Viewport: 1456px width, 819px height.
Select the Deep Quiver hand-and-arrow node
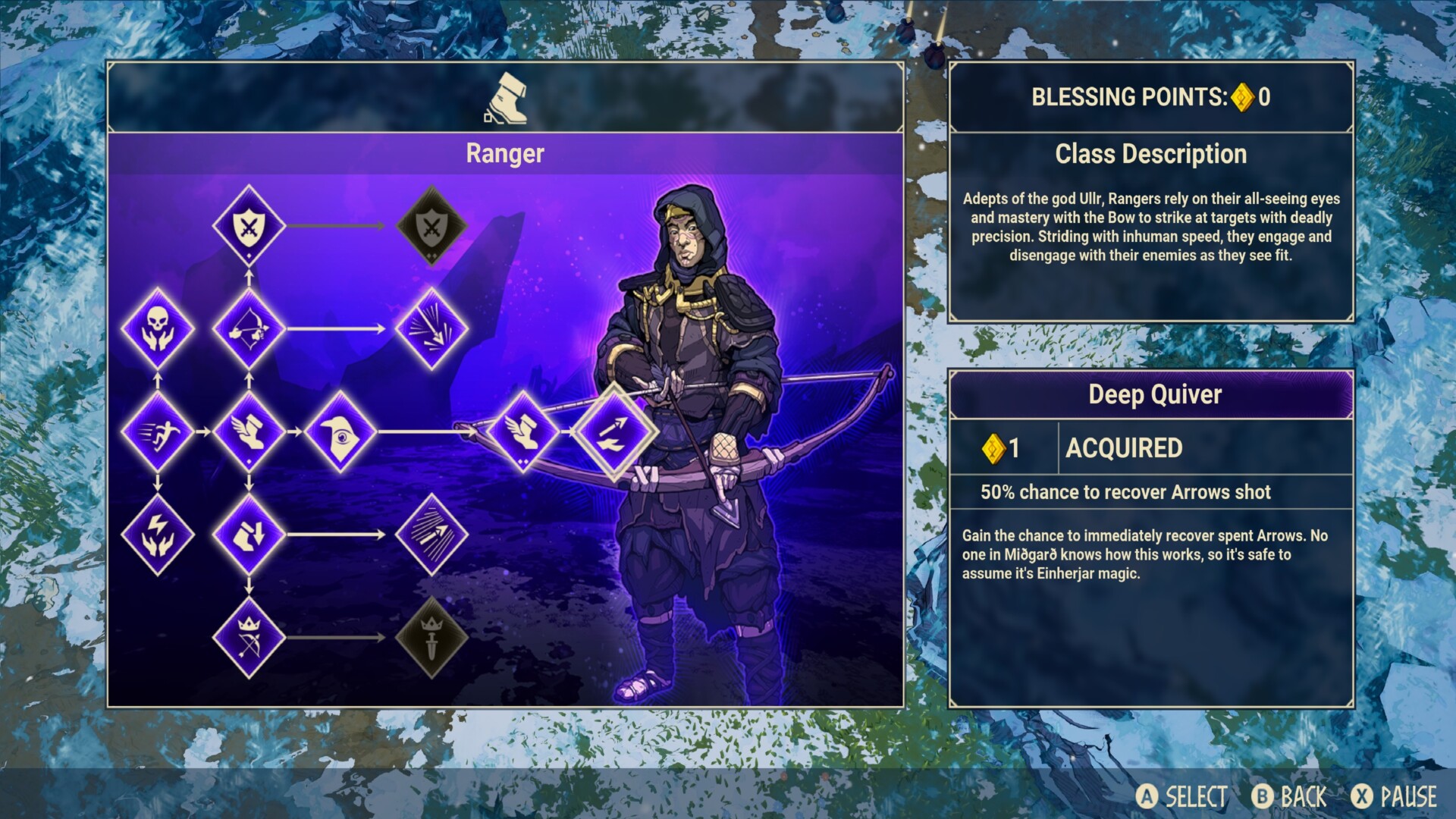tap(614, 431)
